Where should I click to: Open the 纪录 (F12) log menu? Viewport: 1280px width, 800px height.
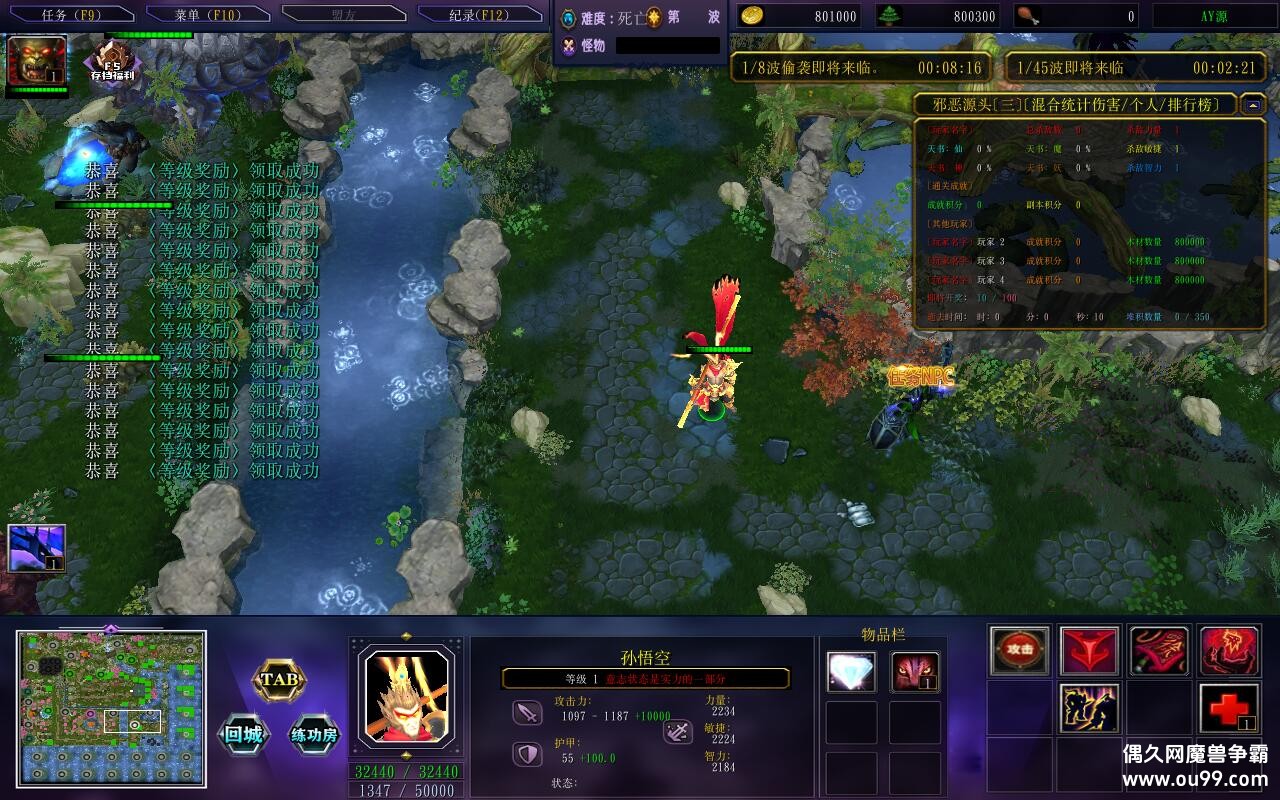pyautogui.click(x=479, y=15)
